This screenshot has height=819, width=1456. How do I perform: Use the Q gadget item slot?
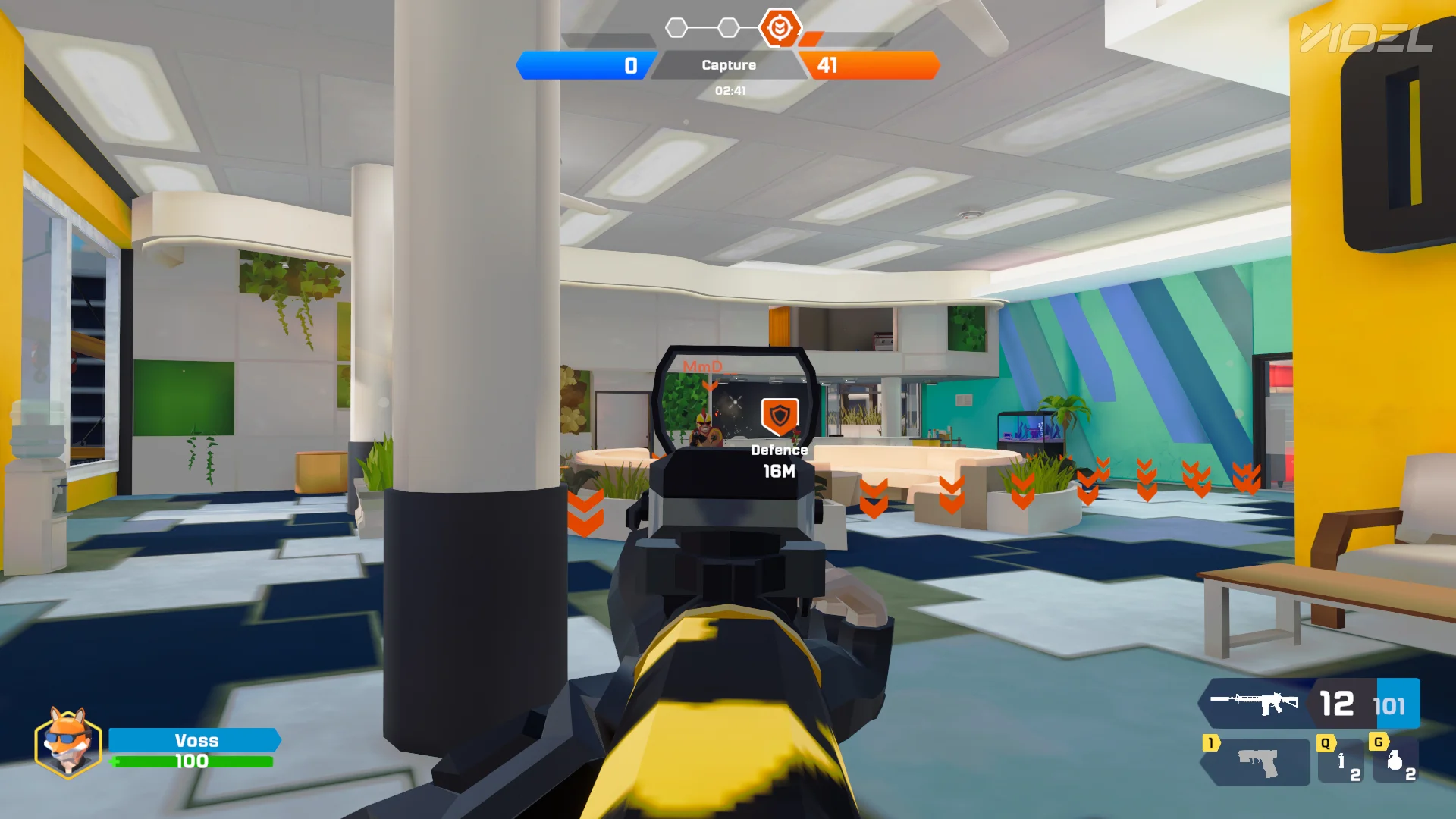point(1342,761)
